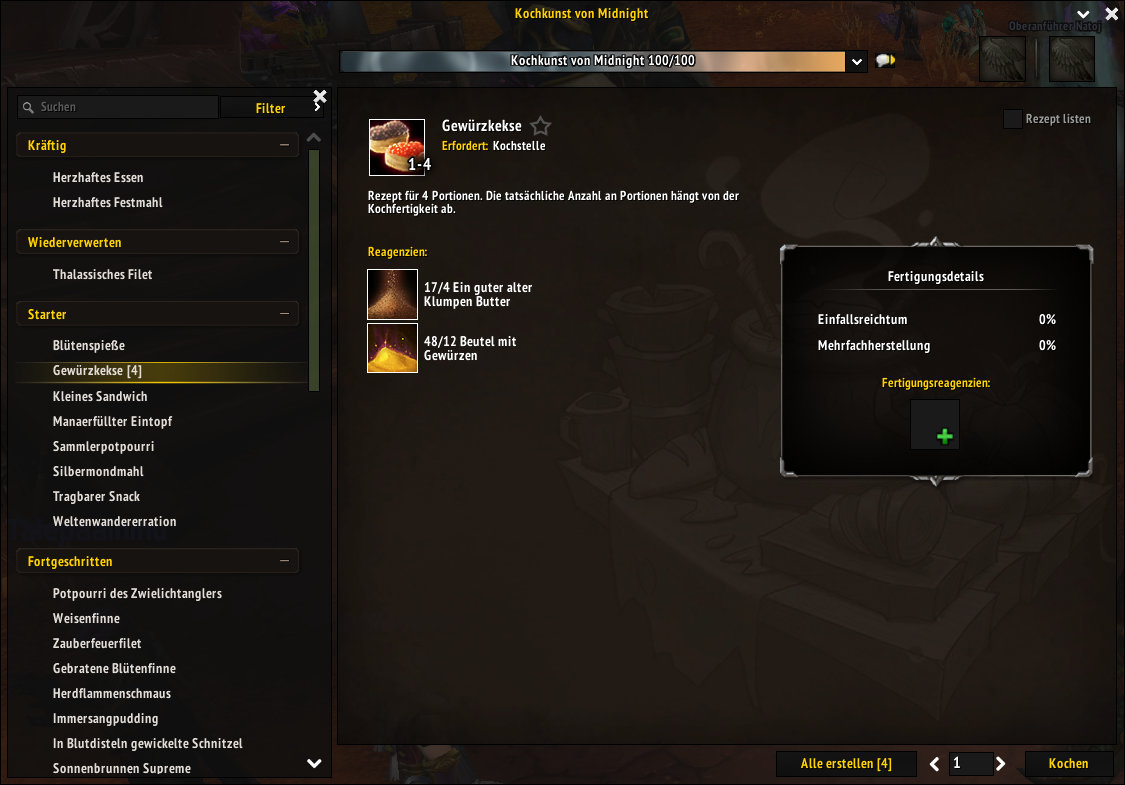Focus the craft quantity input field
The height and width of the screenshot is (785, 1125).
[x=970, y=764]
